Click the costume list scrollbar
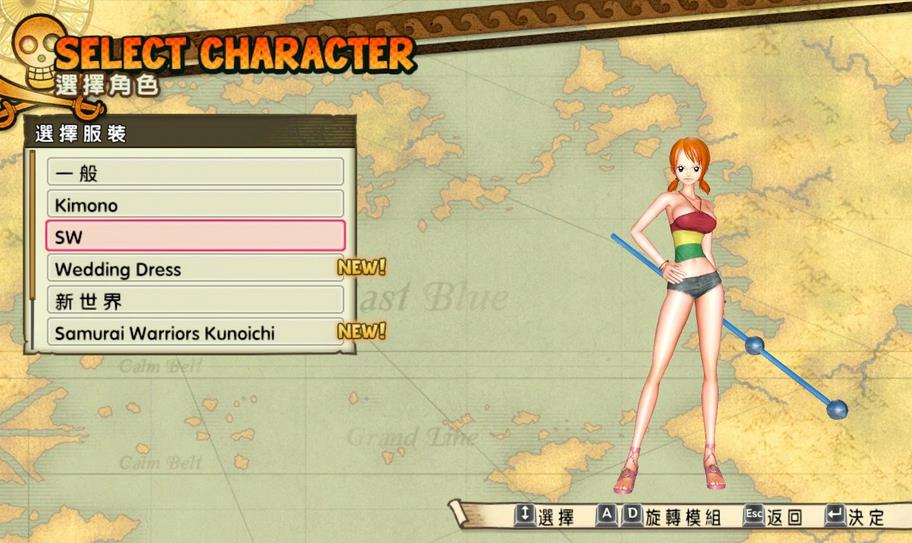This screenshot has width=912, height=543. [x=33, y=250]
